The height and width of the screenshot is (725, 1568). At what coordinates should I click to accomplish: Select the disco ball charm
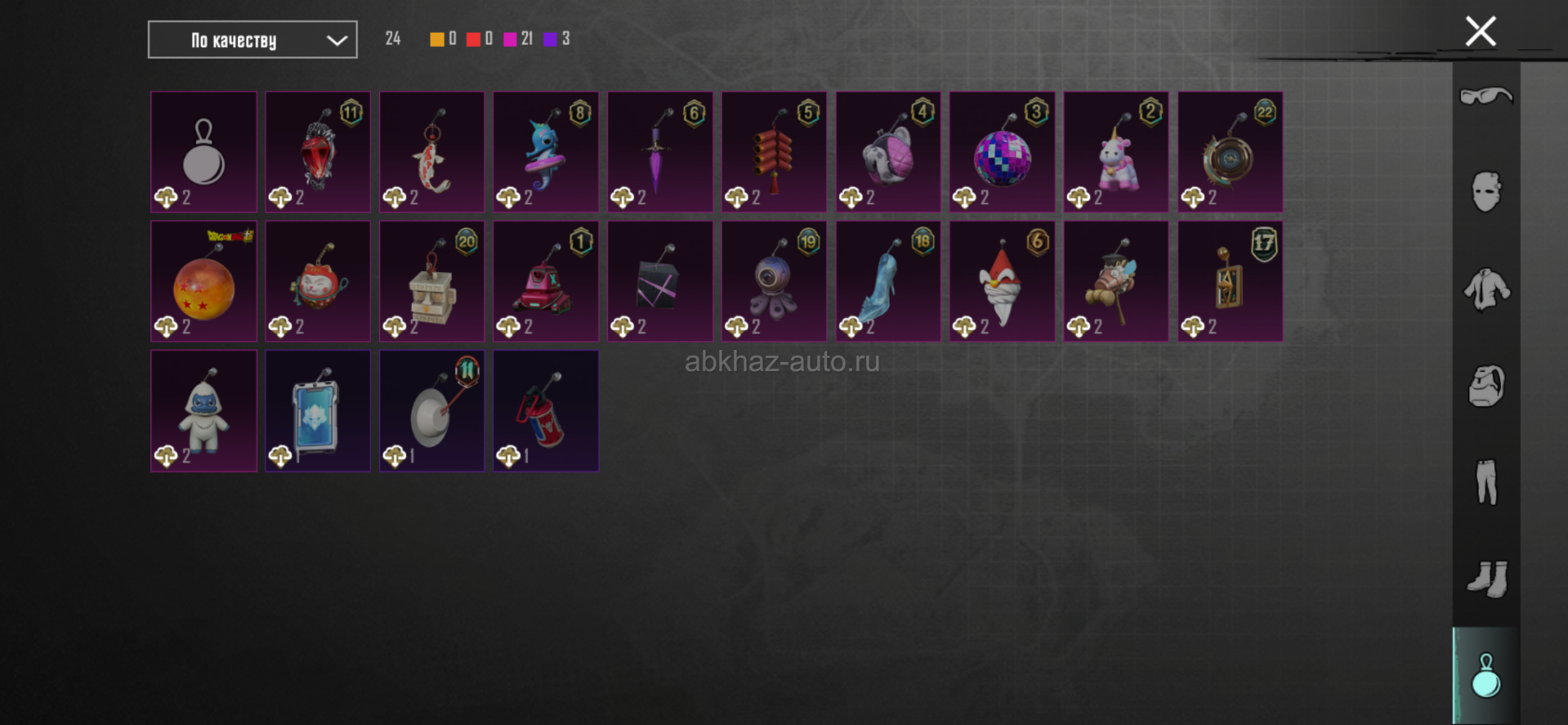pyautogui.click(x=1002, y=153)
